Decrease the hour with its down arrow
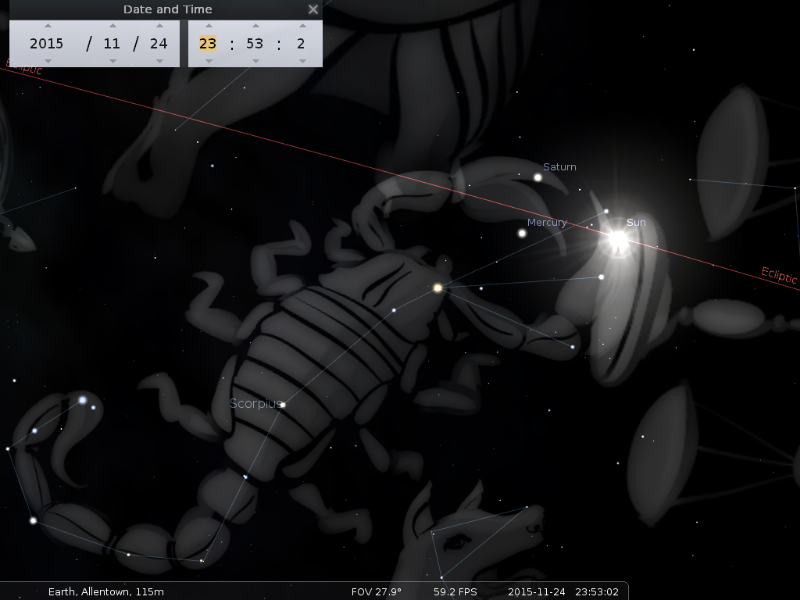Image resolution: width=800 pixels, height=600 pixels. (208, 60)
